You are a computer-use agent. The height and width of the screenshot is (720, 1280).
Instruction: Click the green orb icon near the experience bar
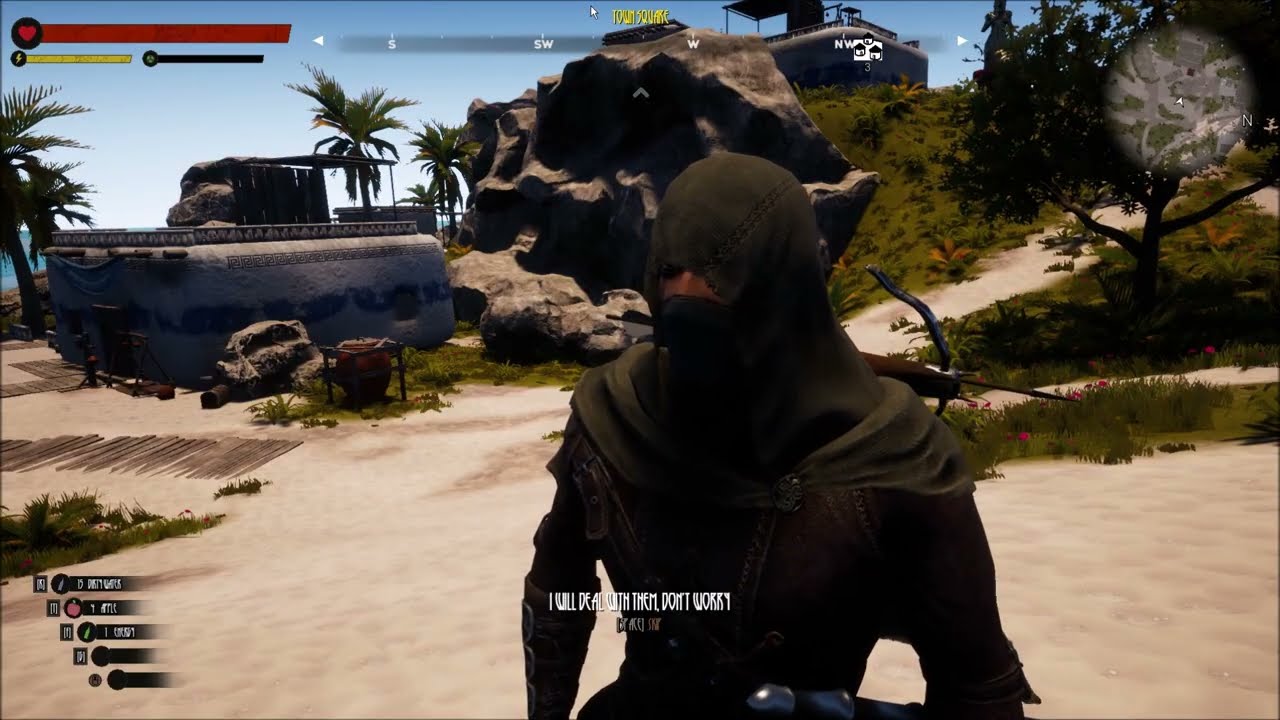(148, 58)
